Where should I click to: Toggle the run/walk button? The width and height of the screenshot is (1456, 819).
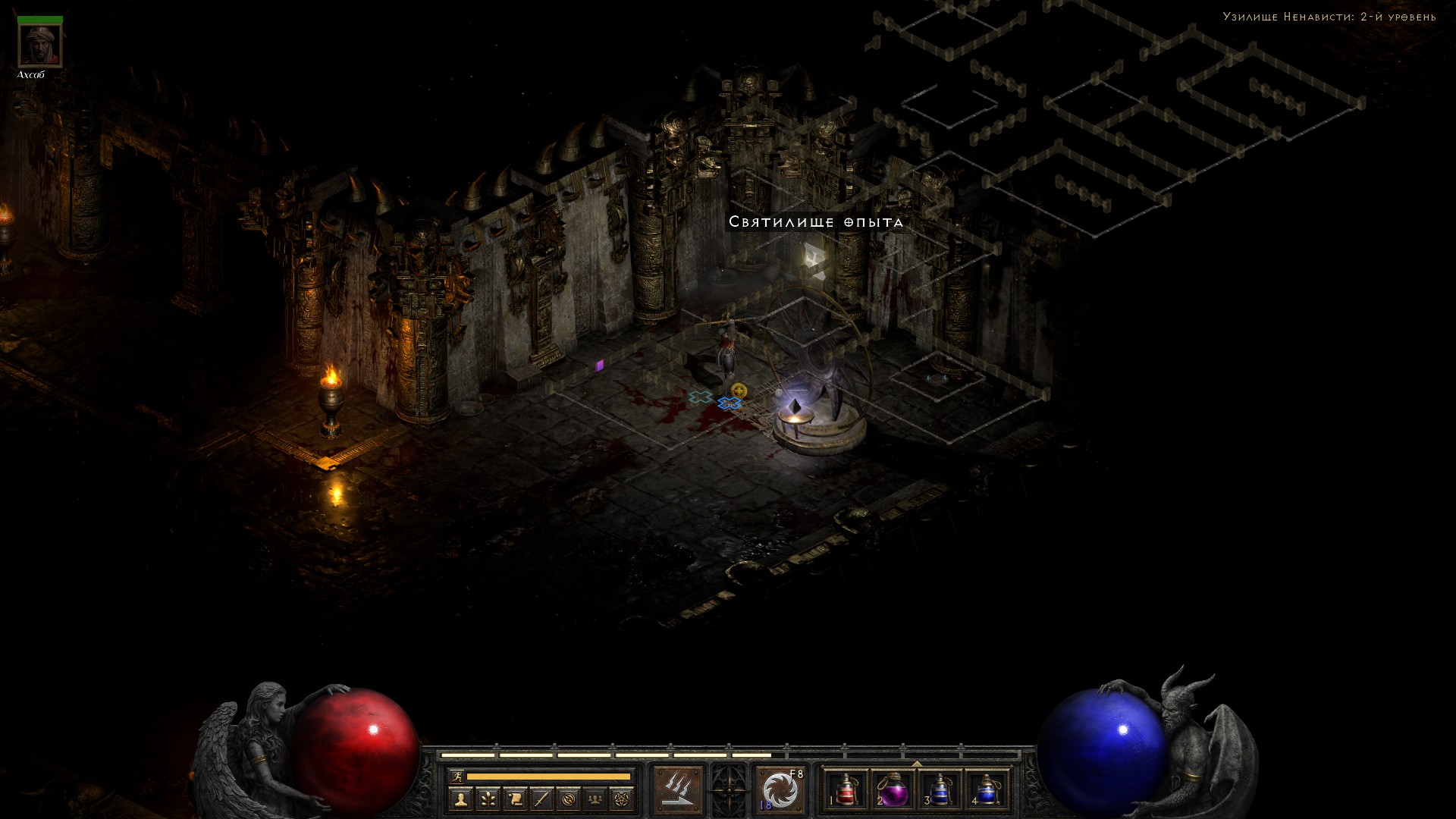[x=457, y=777]
